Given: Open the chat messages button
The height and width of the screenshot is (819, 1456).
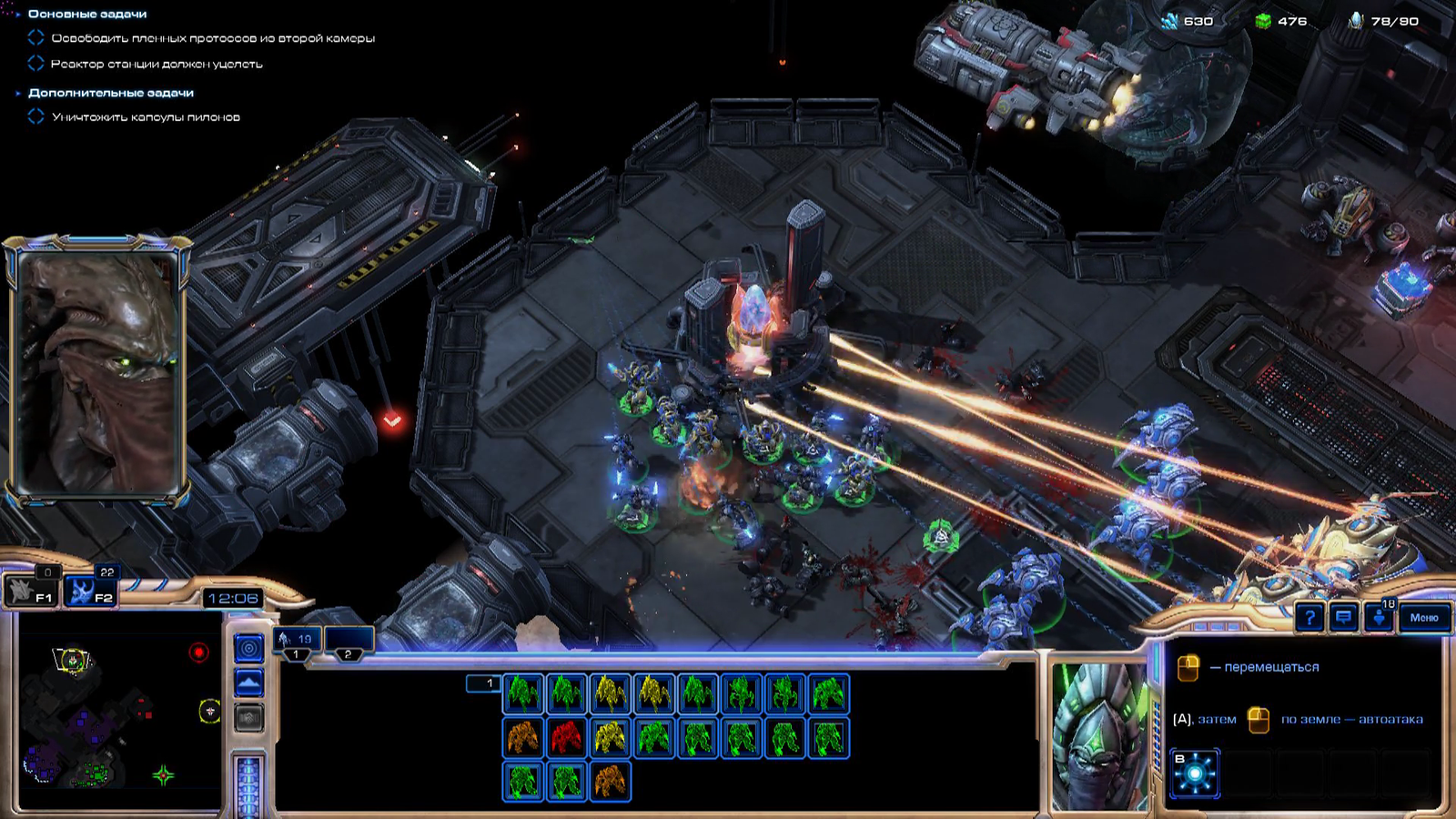Looking at the screenshot, I should click(1343, 618).
